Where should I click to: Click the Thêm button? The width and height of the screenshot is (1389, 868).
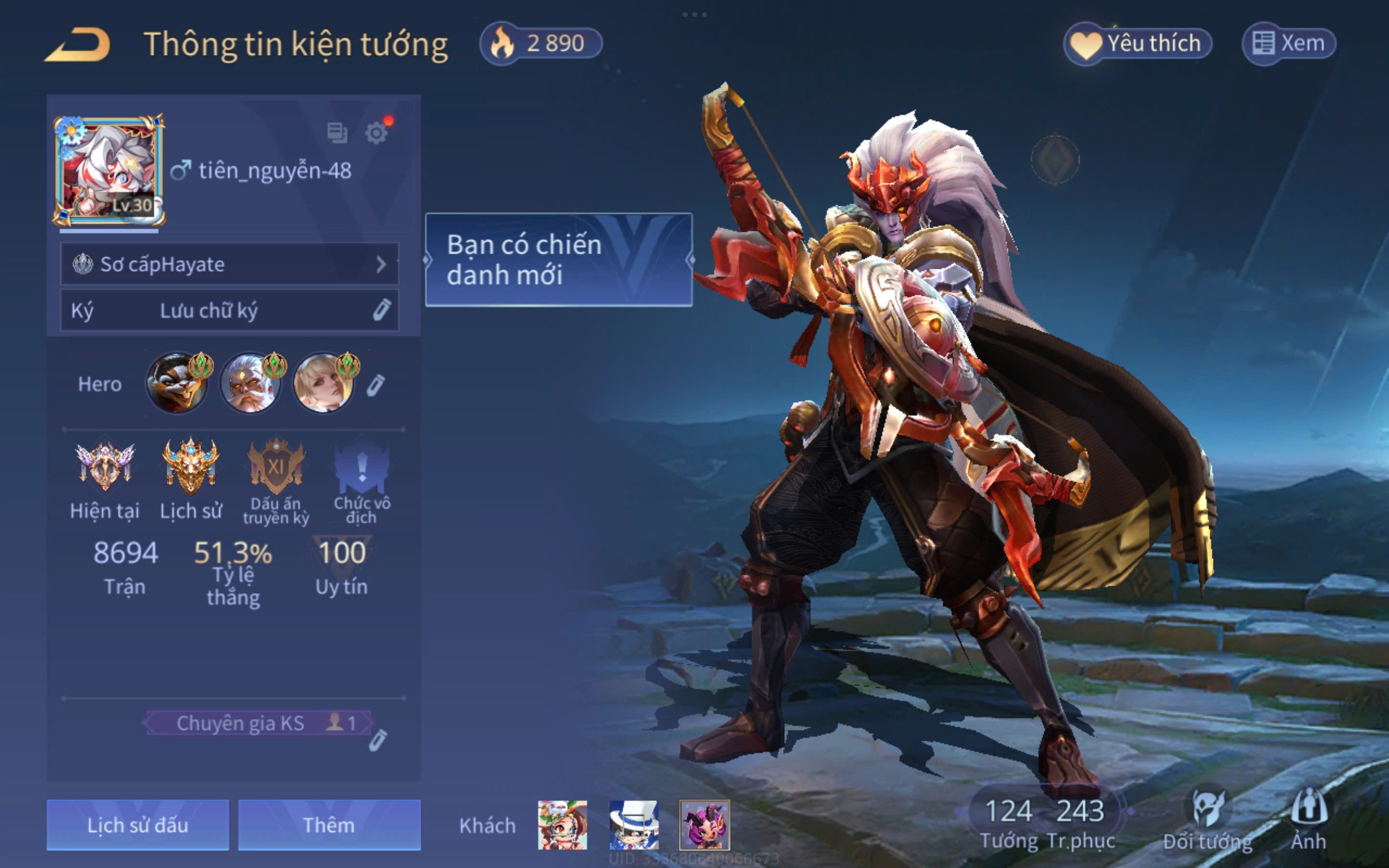[x=329, y=825]
